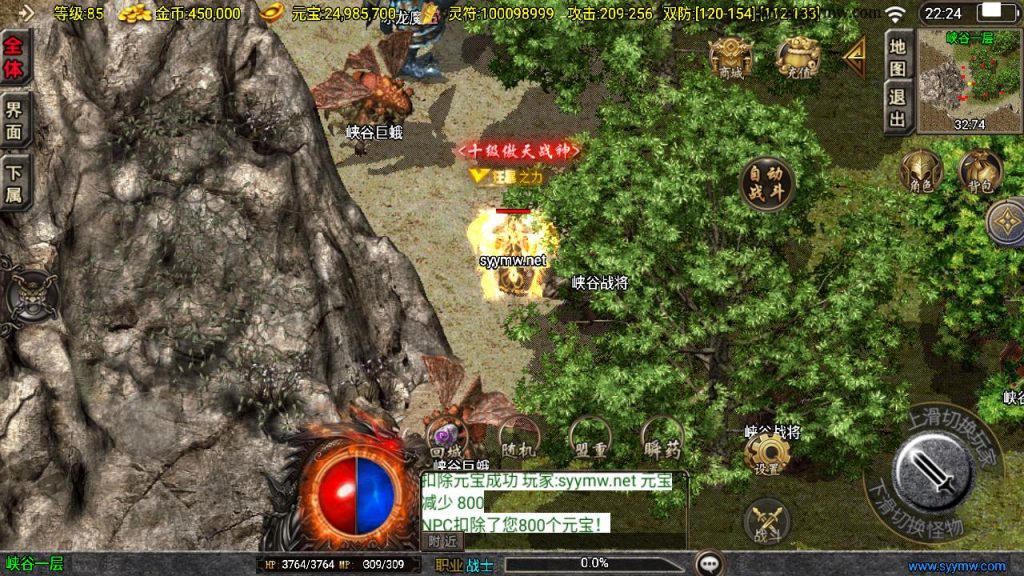Tap the 盟重 teleport button
This screenshot has height=576, width=1024.
tap(590, 438)
